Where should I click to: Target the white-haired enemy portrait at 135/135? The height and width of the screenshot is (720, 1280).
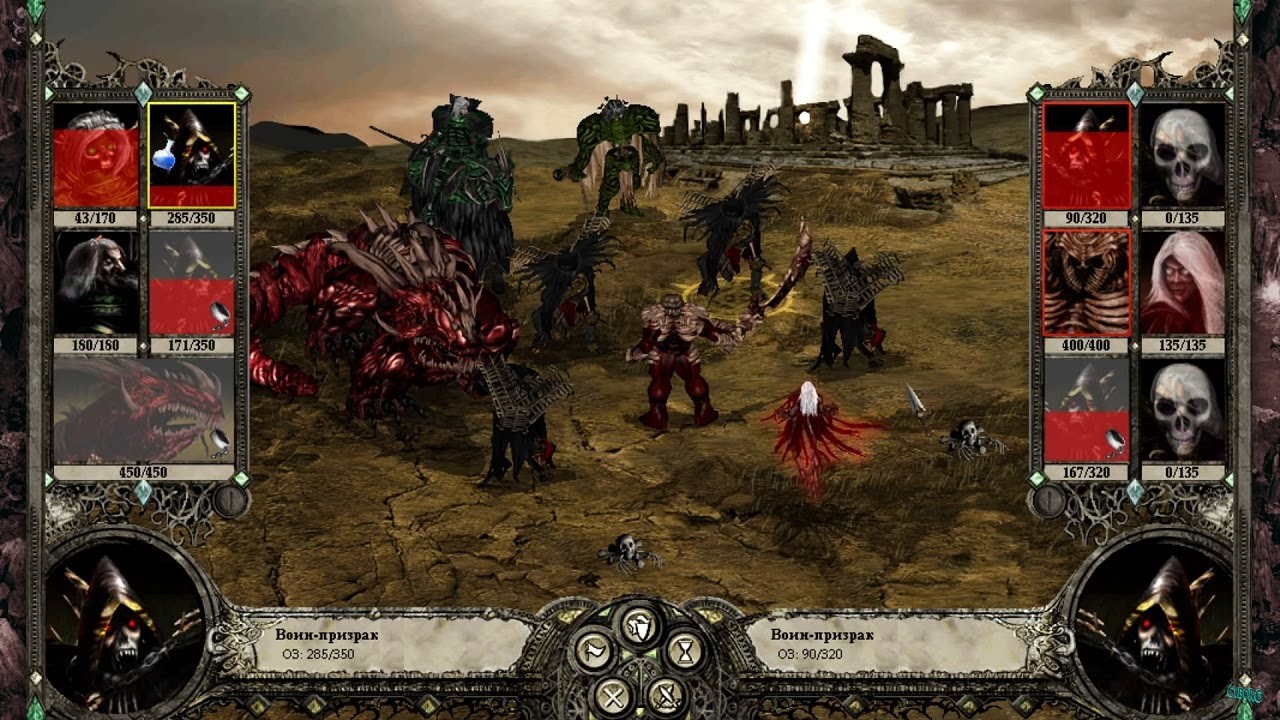[1183, 283]
